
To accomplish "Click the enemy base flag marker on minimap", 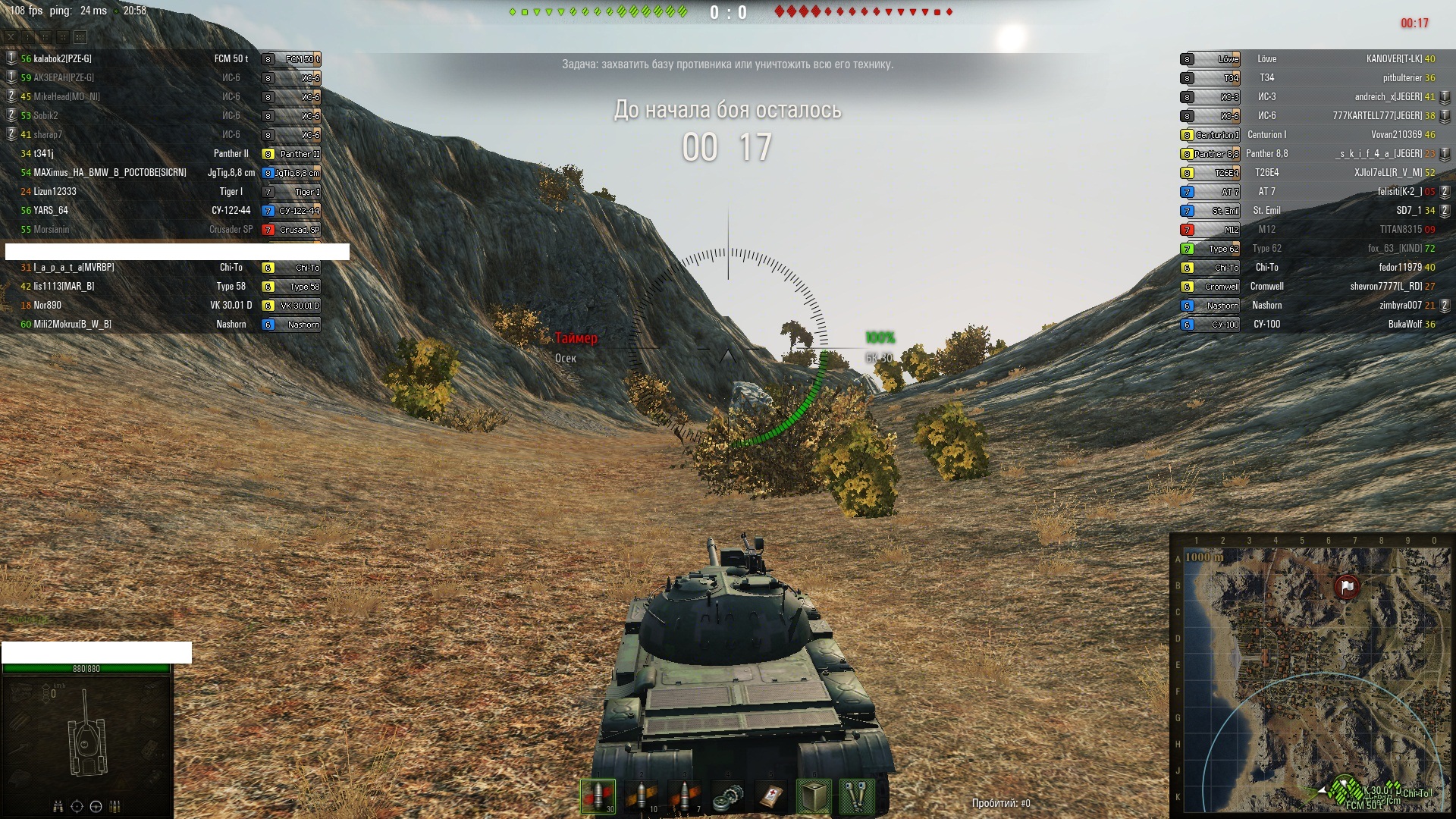I will coord(1347,586).
